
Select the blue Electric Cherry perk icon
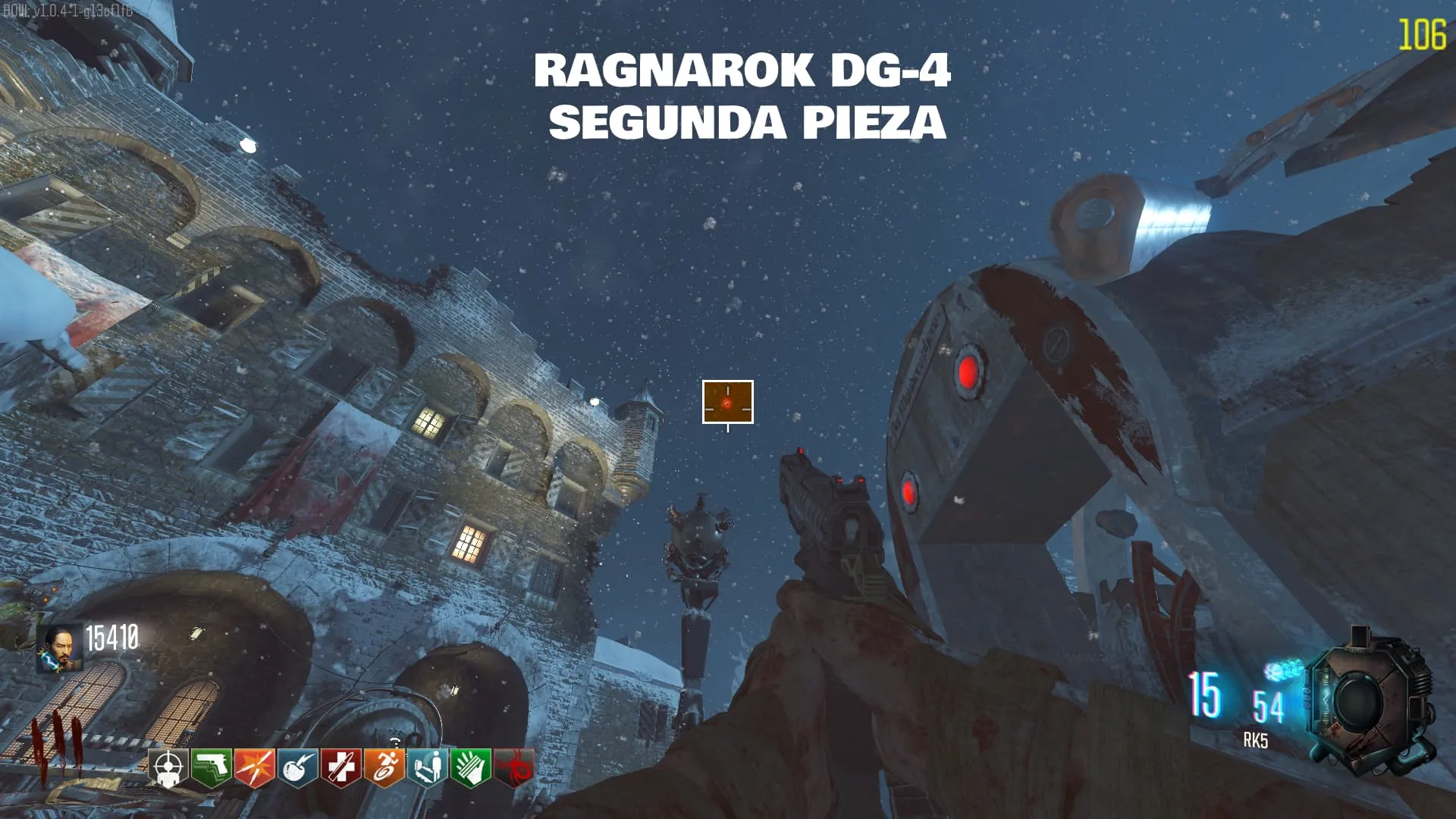297,768
